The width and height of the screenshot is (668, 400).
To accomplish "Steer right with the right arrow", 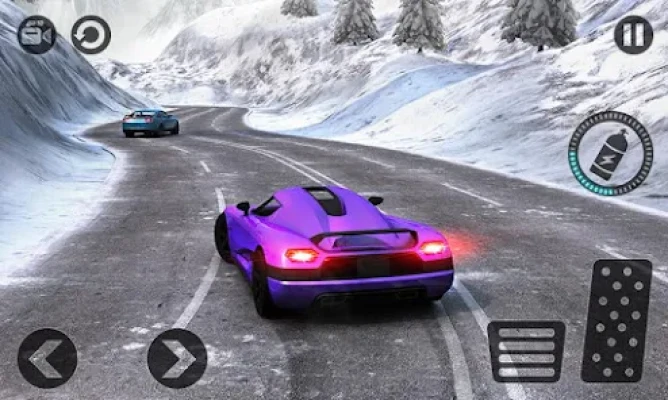I will (x=177, y=358).
